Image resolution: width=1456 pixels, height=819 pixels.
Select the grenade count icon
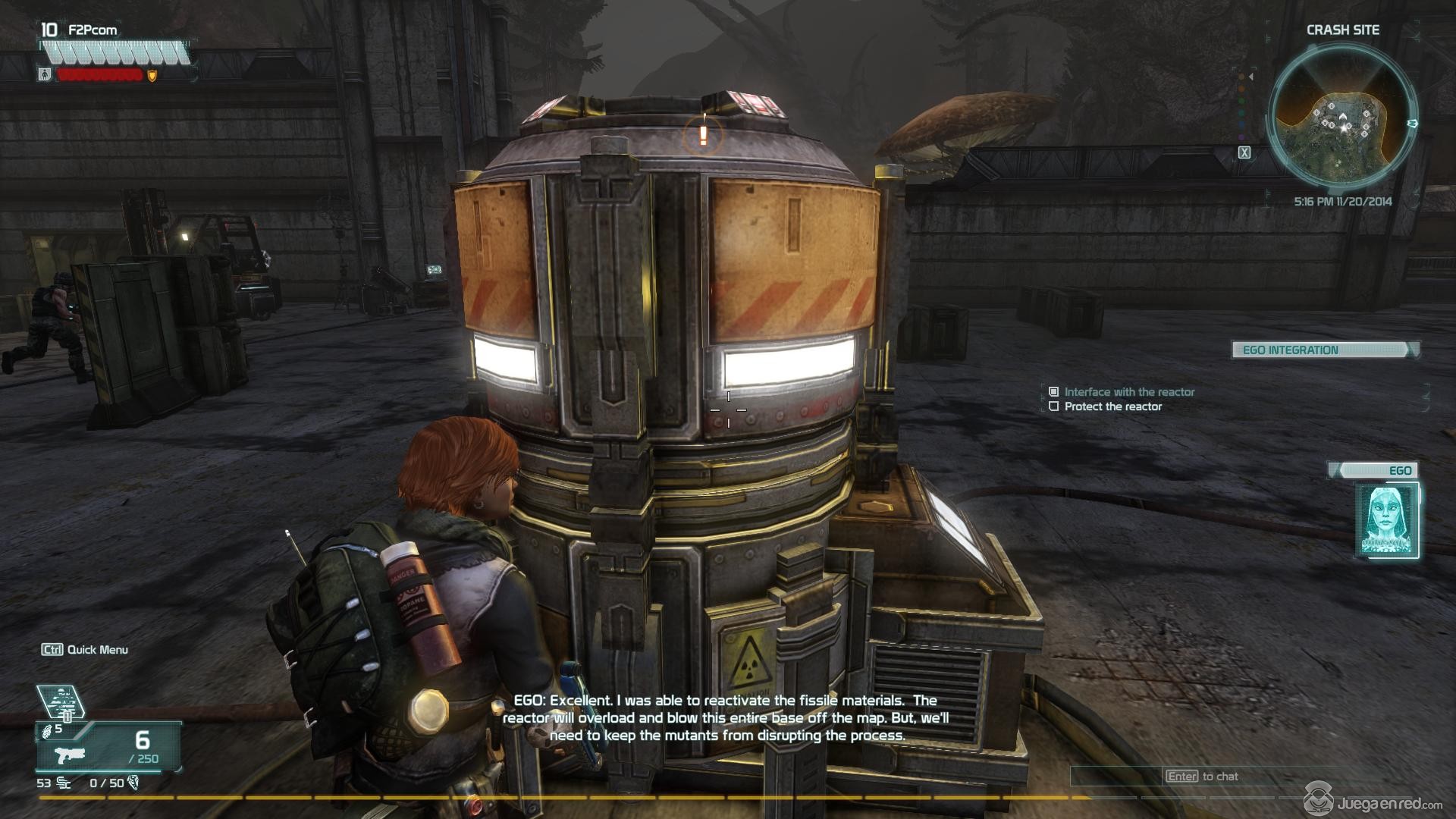click(48, 730)
